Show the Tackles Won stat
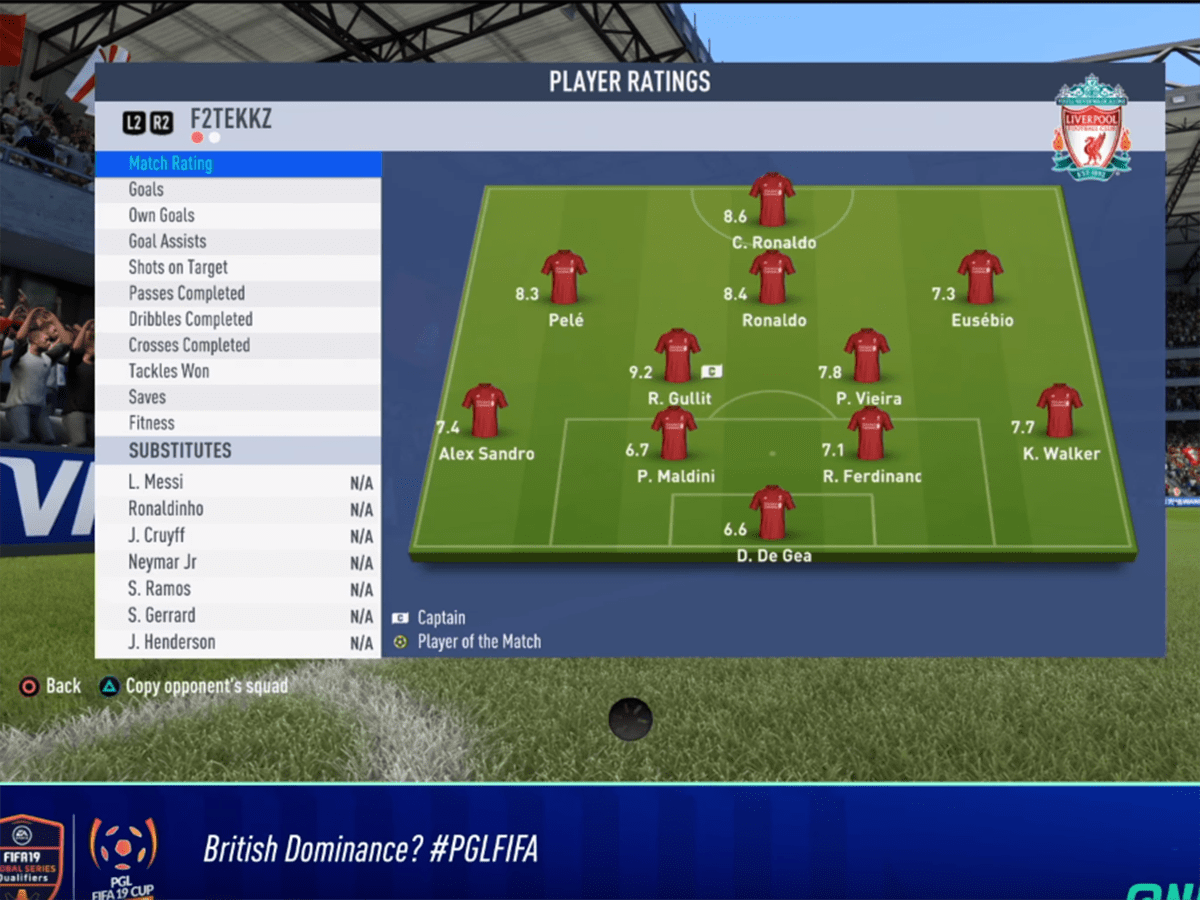1200x900 pixels. pyautogui.click(x=237, y=372)
